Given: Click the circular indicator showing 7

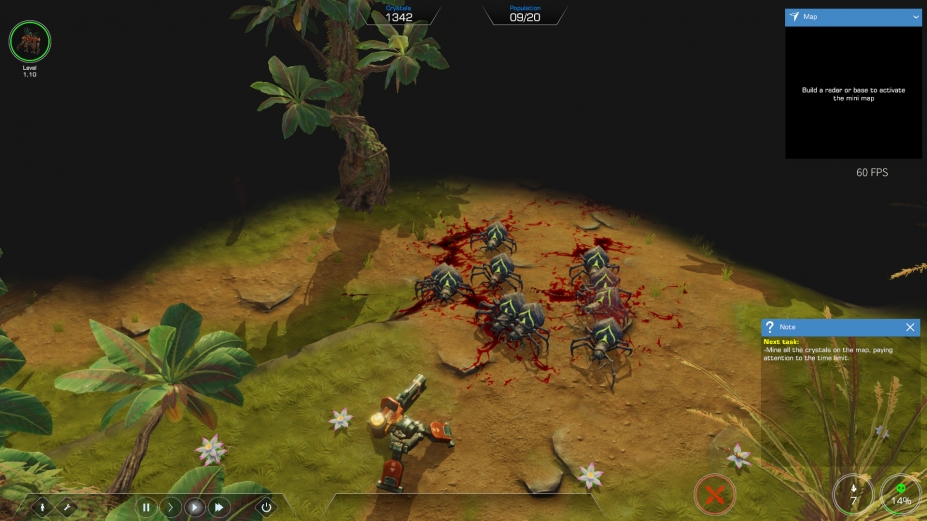Looking at the screenshot, I should [853, 494].
